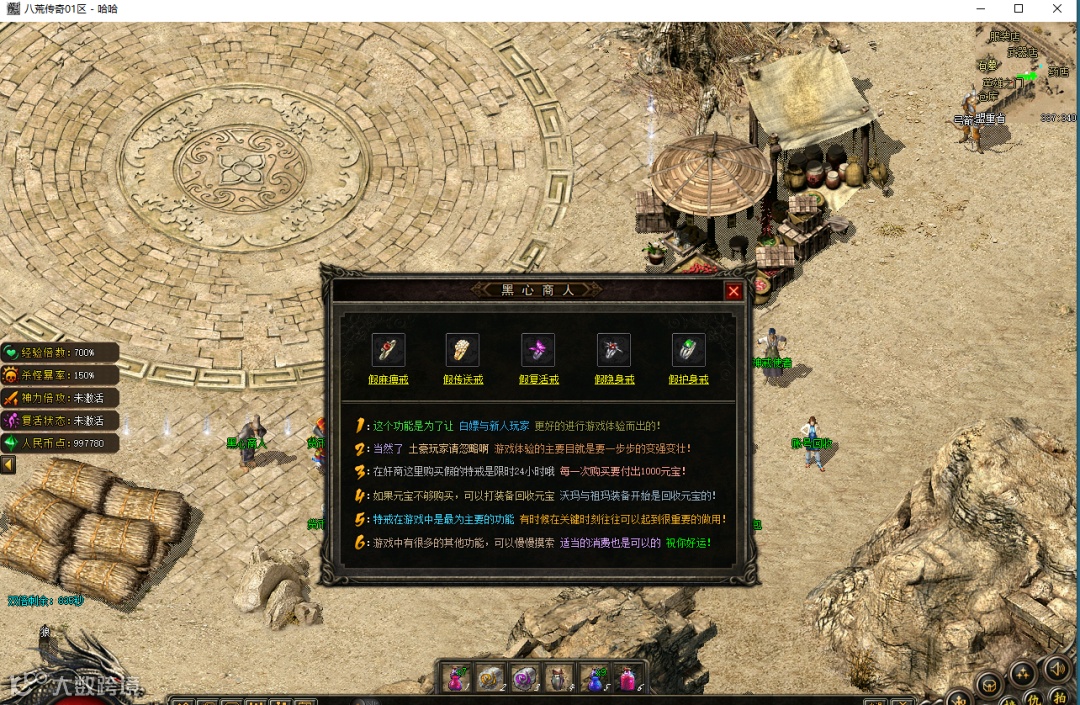The image size is (1080, 705).
Task: Pick the 假隐身戒 ring option
Action: pyautogui.click(x=613, y=350)
